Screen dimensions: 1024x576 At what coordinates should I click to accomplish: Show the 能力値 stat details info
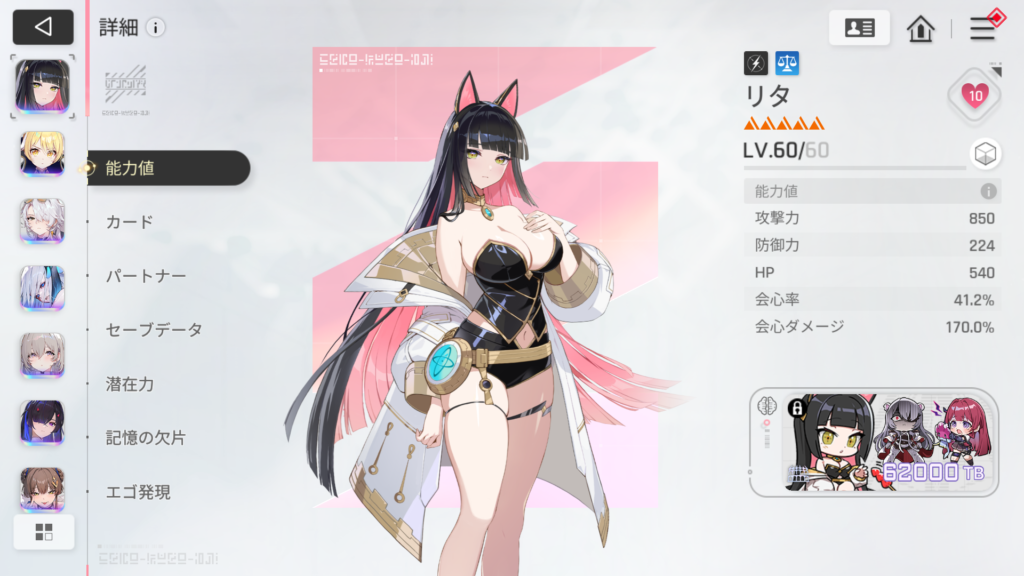pos(988,191)
